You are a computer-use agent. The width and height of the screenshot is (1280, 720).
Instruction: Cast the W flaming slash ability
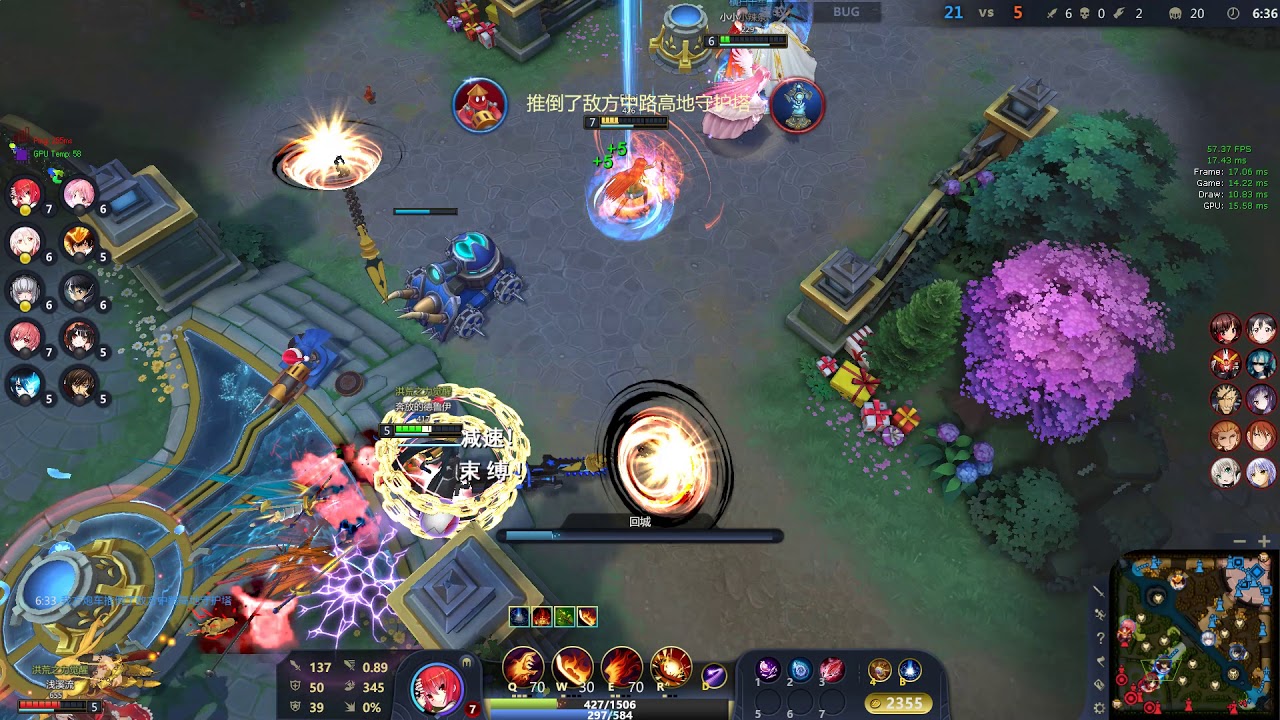point(571,666)
